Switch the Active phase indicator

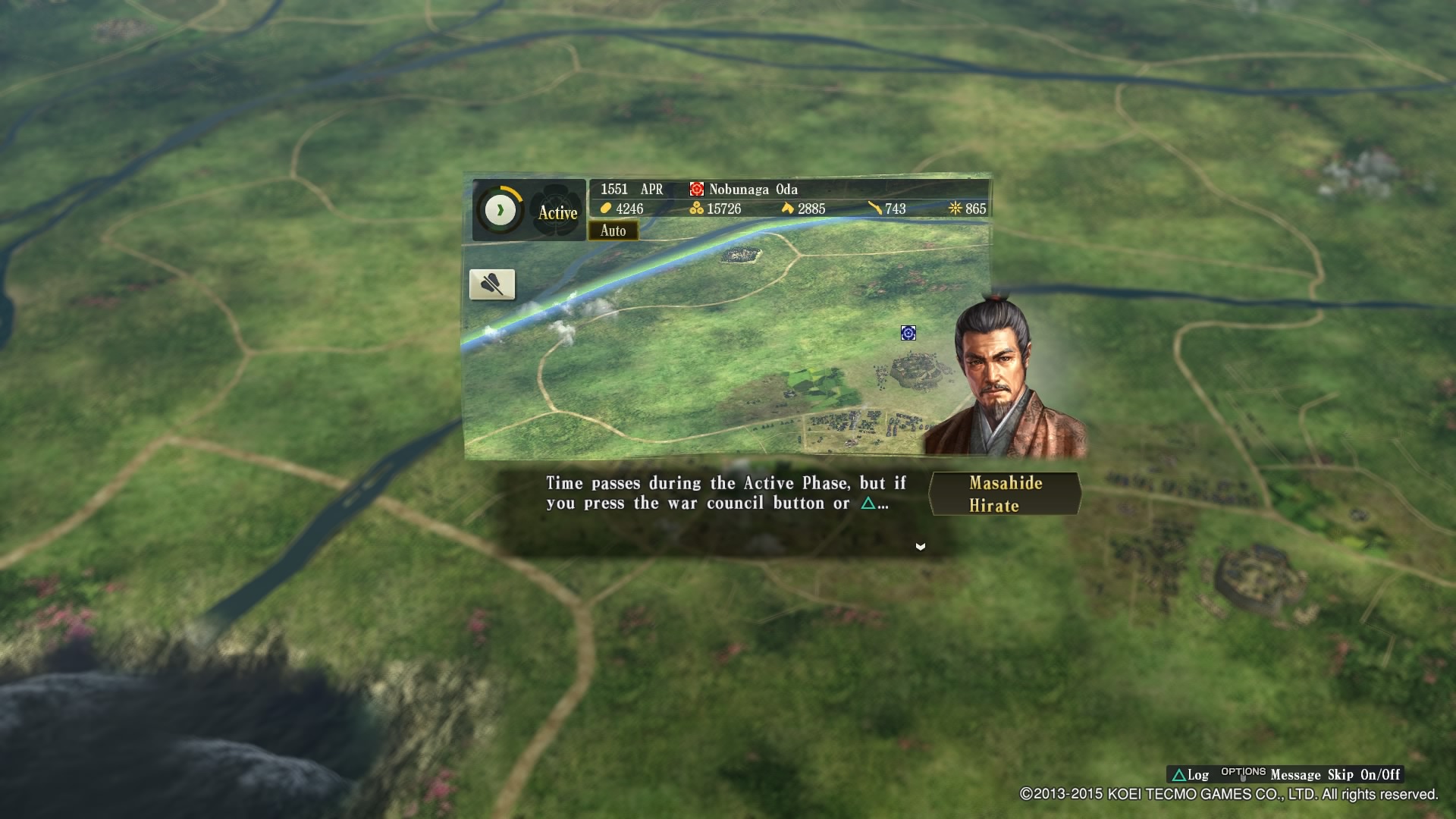pos(557,213)
